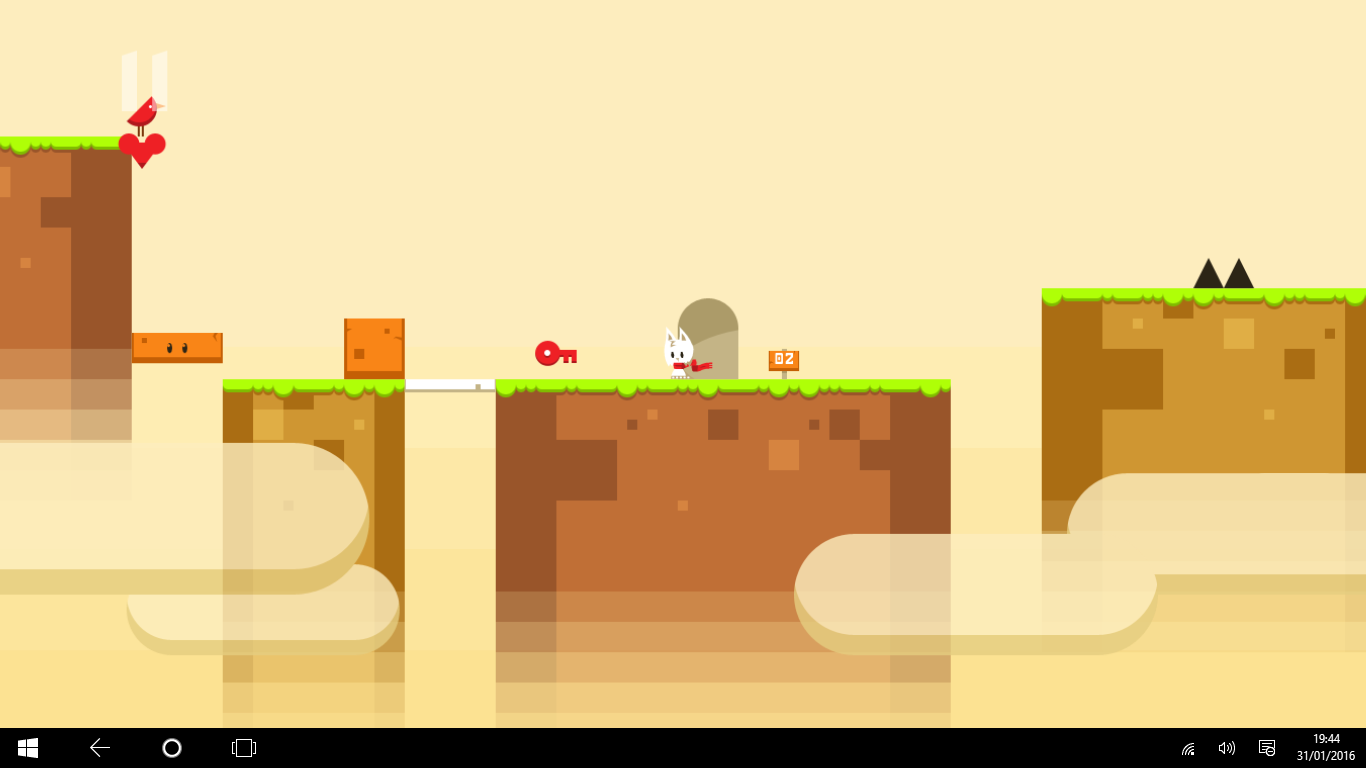Click the orange block with eyes
The height and width of the screenshot is (768, 1366).
pyautogui.click(x=175, y=347)
